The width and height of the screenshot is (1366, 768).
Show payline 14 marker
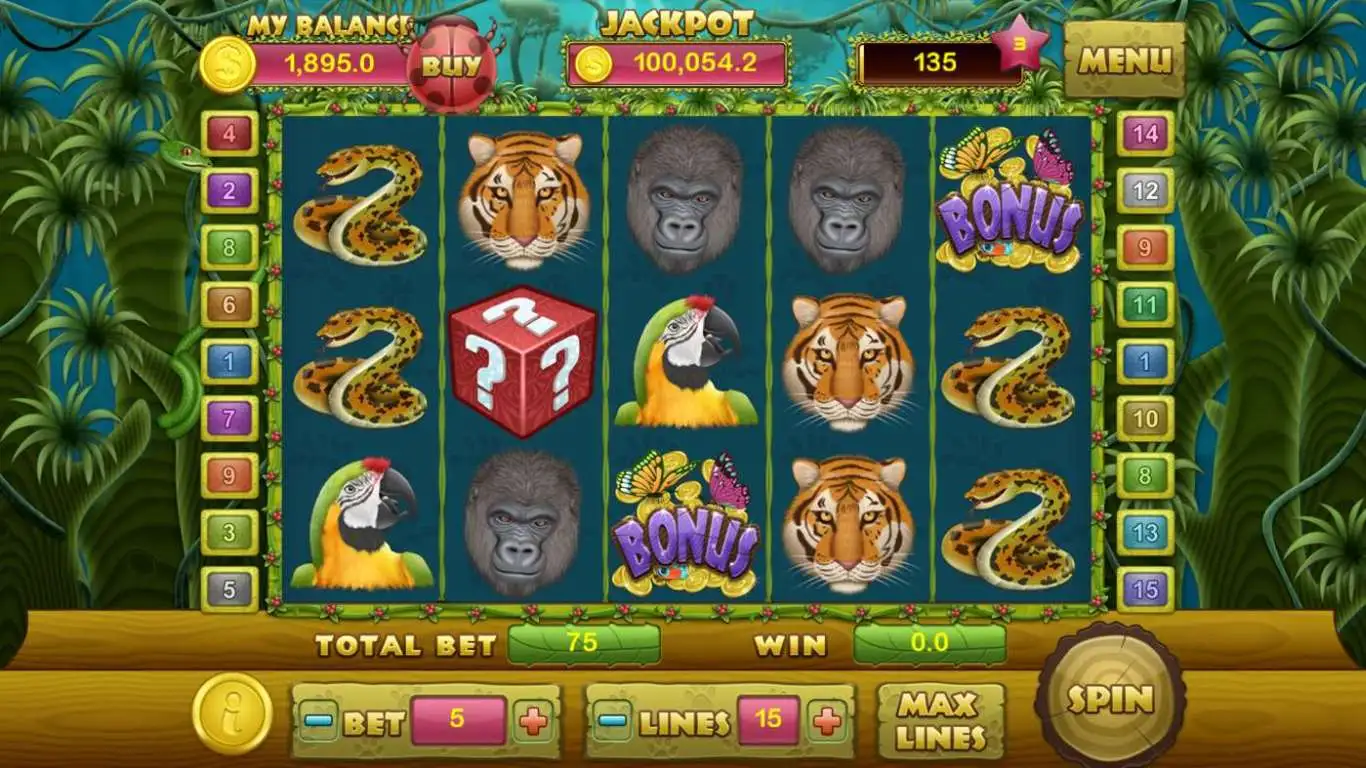point(1145,133)
